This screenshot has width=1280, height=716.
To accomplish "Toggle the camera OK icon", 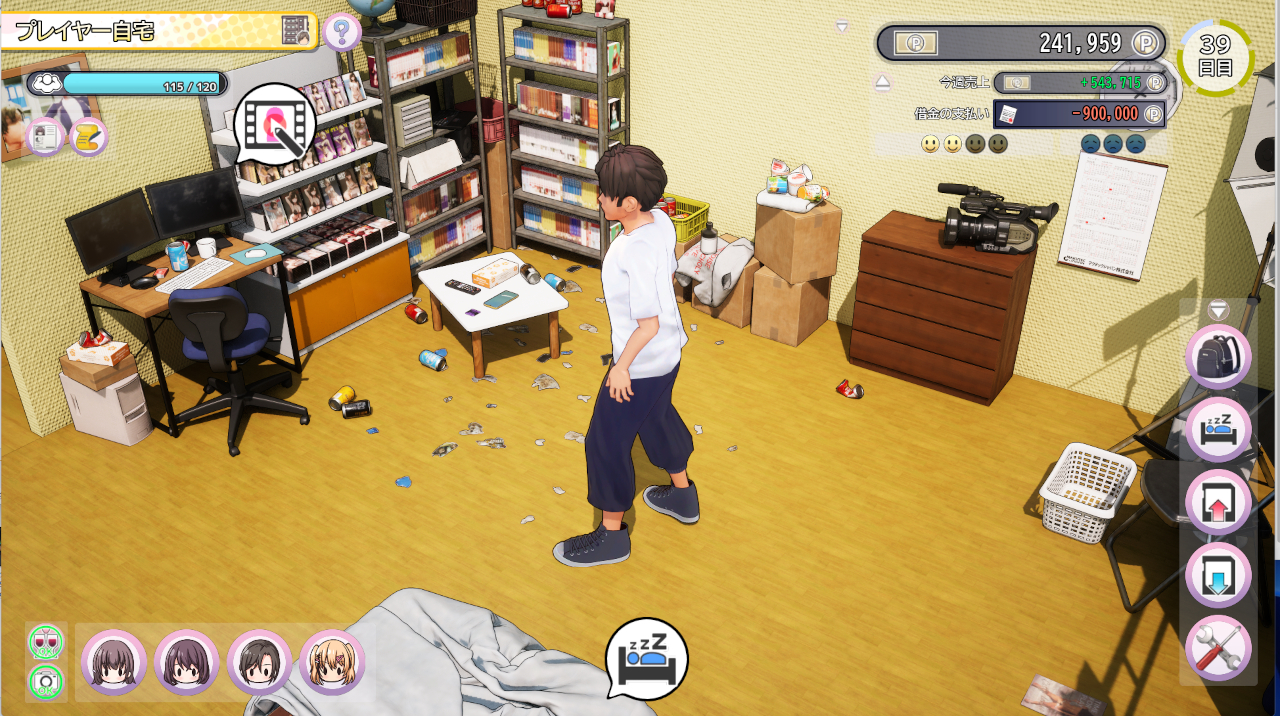I will (x=45, y=681).
